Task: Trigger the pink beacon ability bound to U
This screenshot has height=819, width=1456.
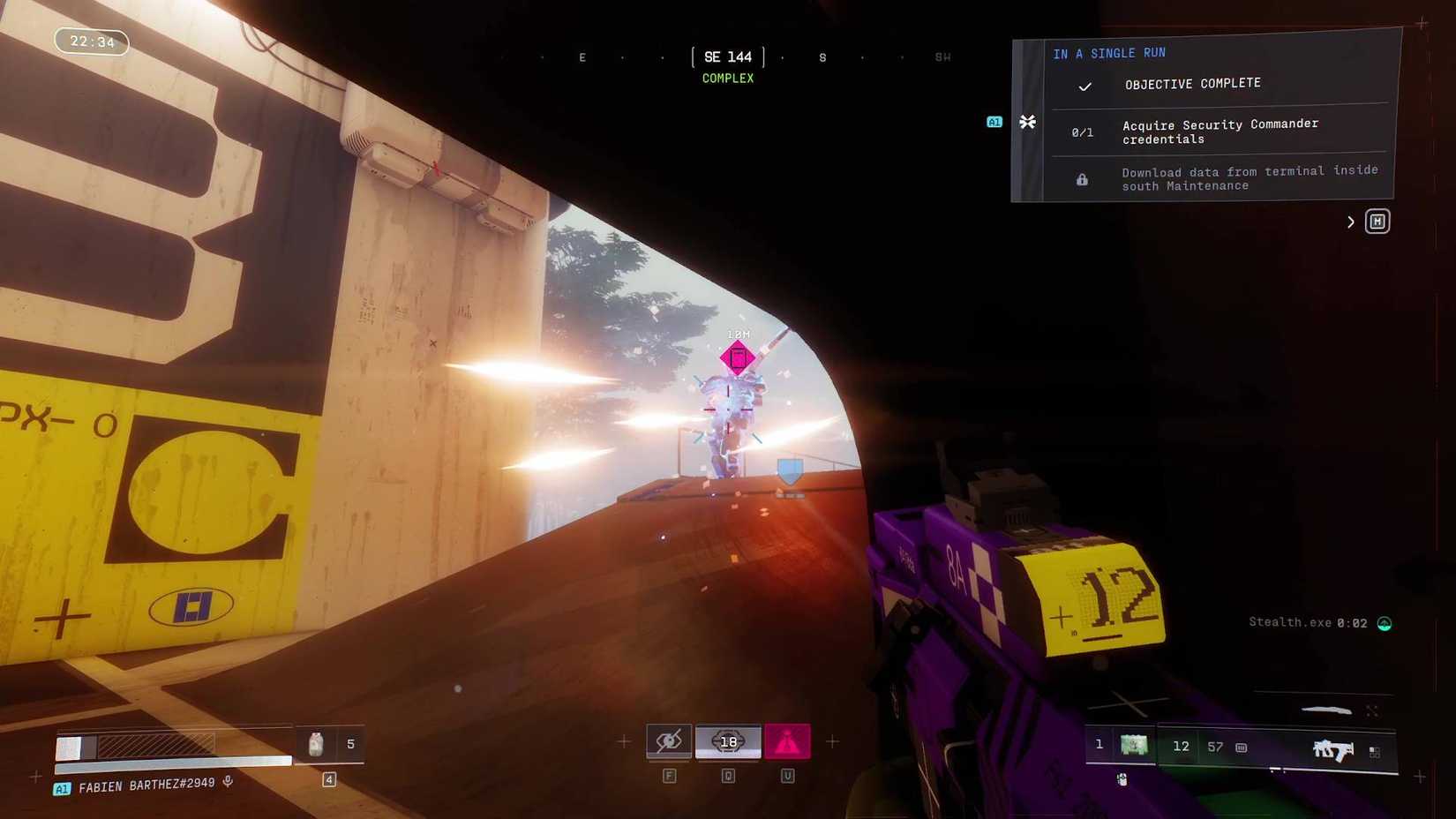Action: click(x=787, y=741)
